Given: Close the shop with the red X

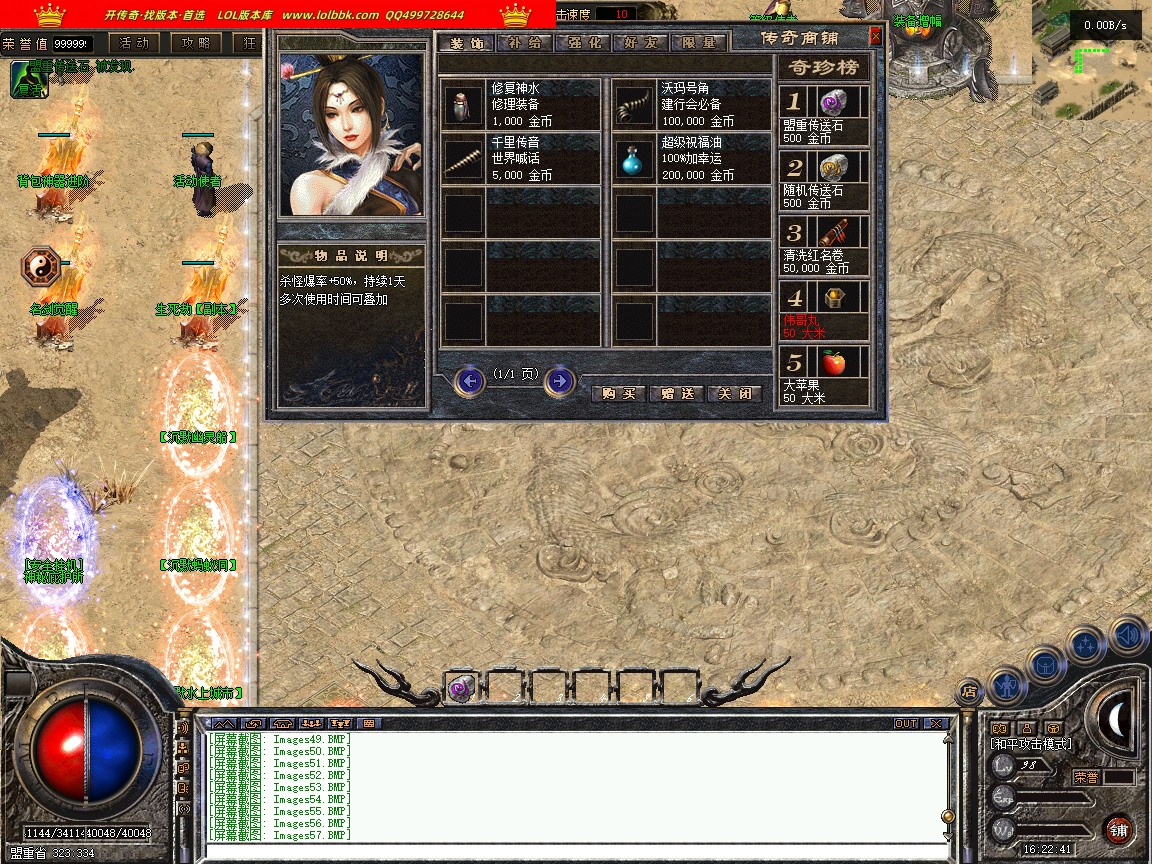Looking at the screenshot, I should pyautogui.click(x=876, y=36).
